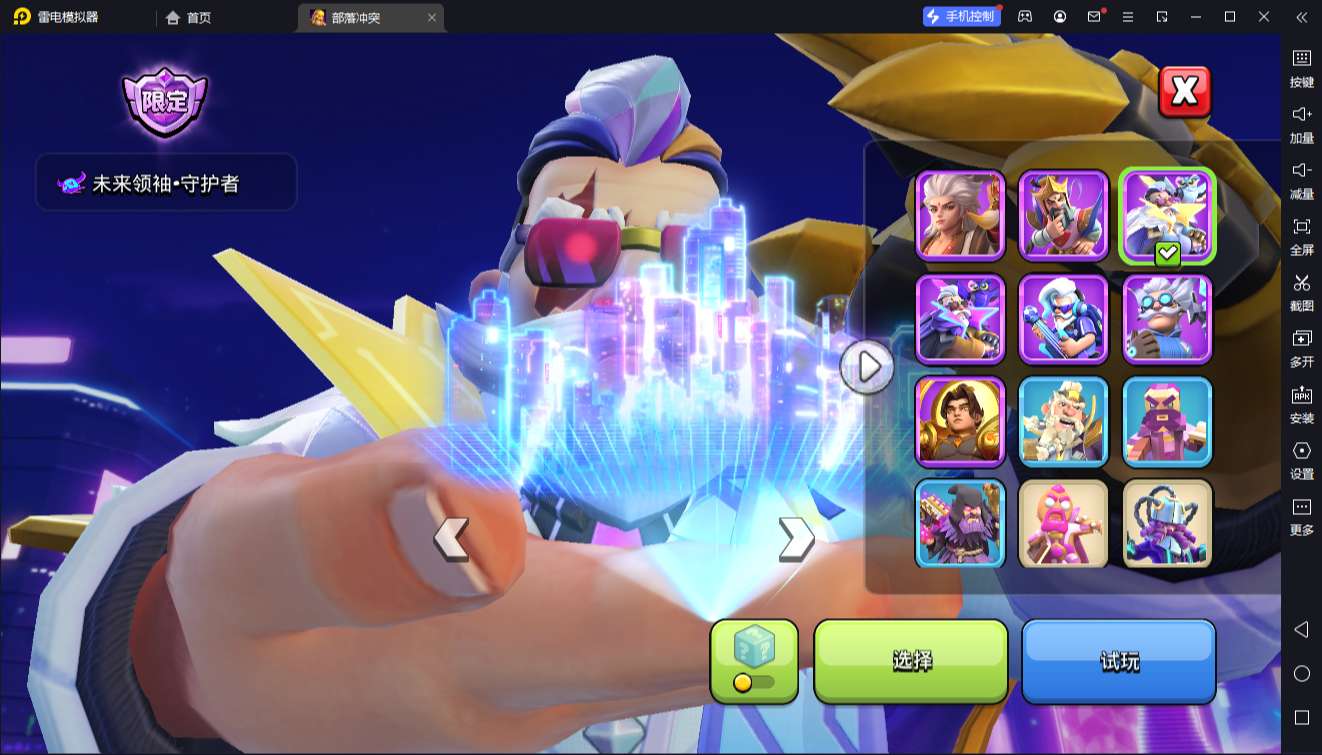Image resolution: width=1322 pixels, height=755 pixels.
Task: Click the green 选择 button
Action: (x=911, y=660)
